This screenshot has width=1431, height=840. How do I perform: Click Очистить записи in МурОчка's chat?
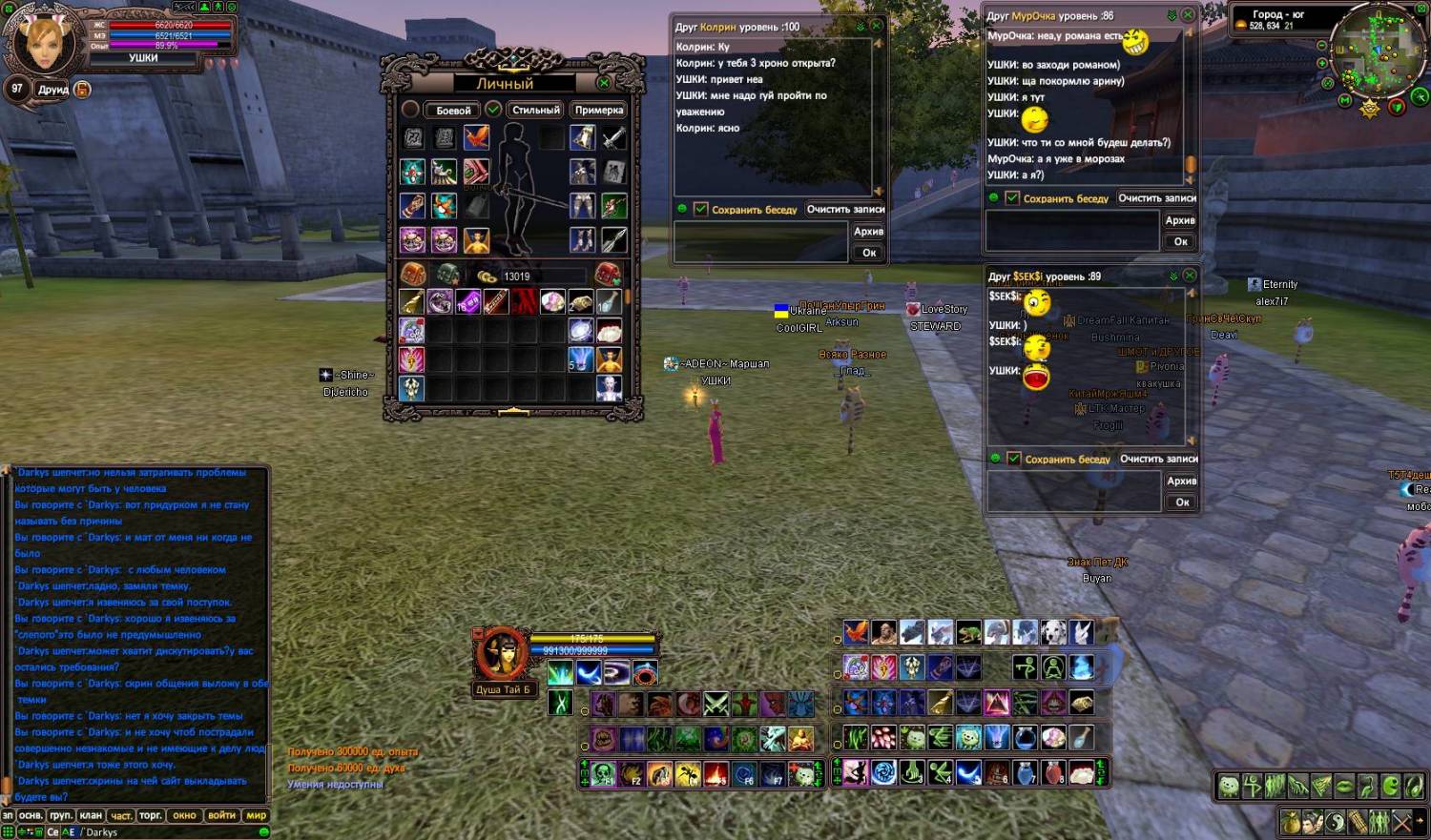coord(1156,198)
